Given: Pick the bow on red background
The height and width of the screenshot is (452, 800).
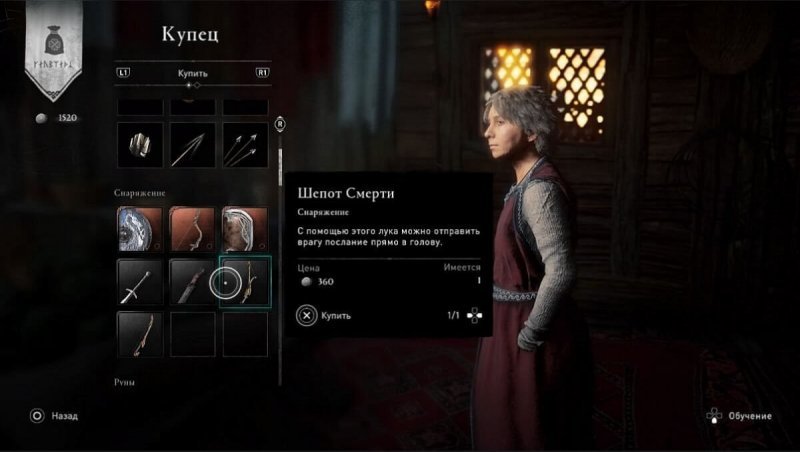Looking at the screenshot, I should click(192, 229).
